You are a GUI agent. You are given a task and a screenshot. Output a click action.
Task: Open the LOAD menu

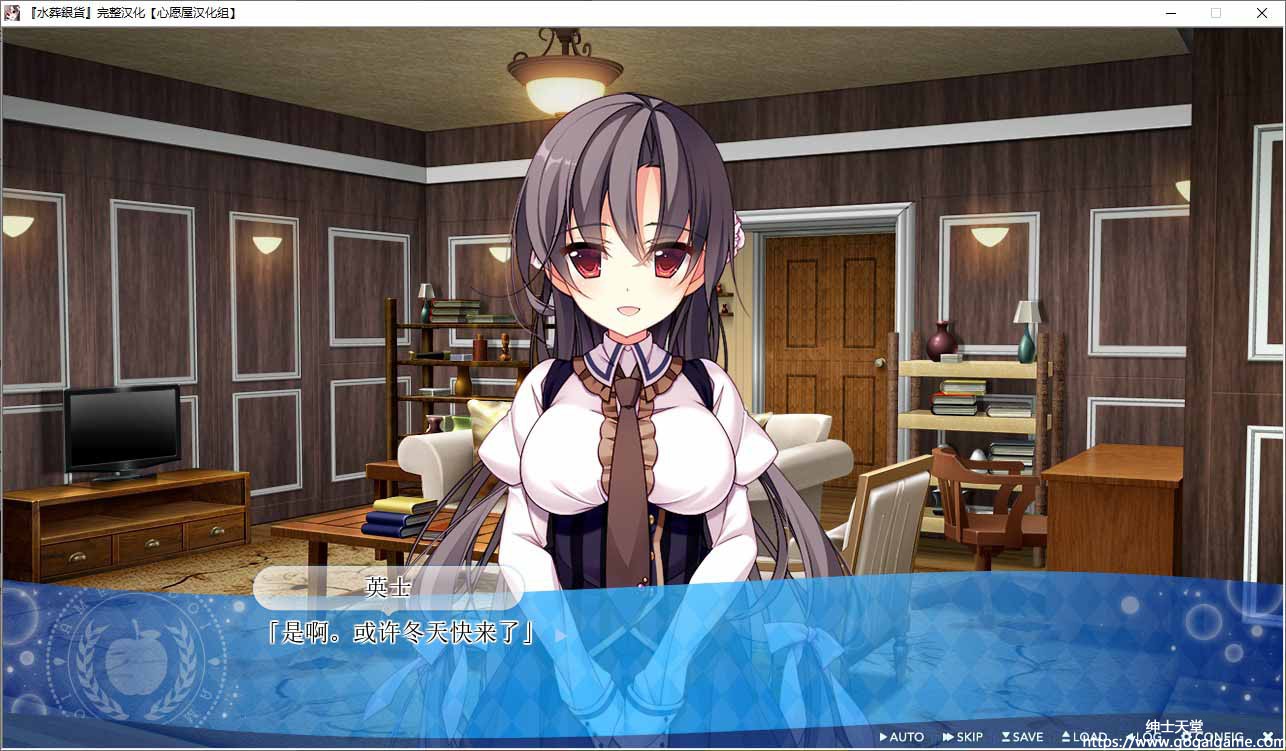[x=1084, y=737]
